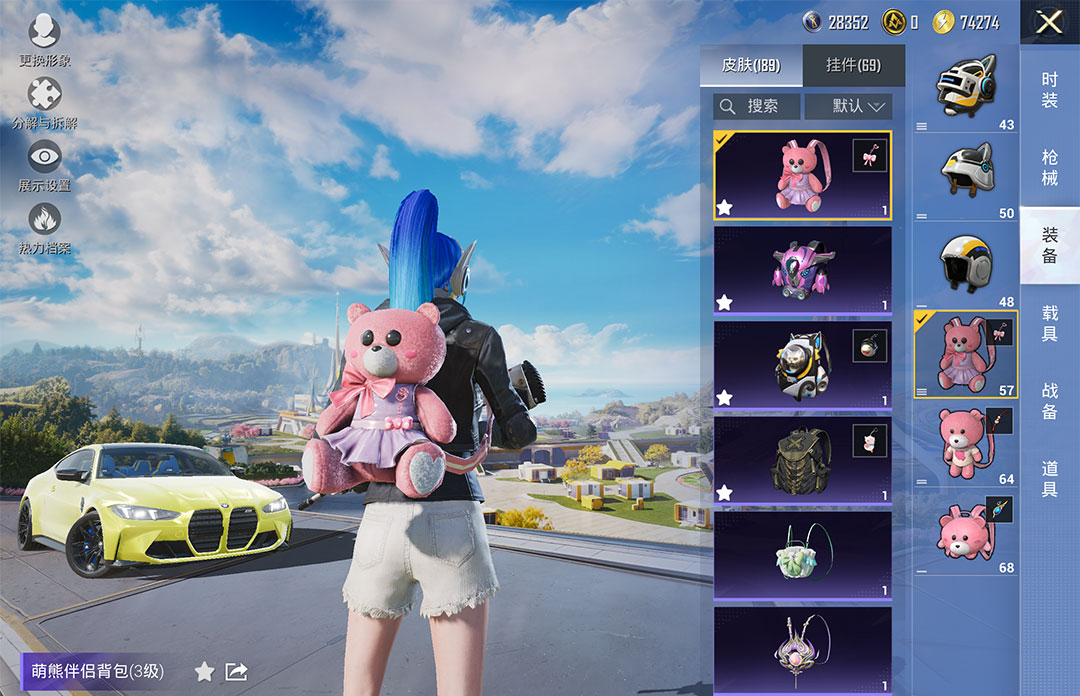Click the 搜索 search box
This screenshot has width=1080, height=696.
click(x=757, y=106)
